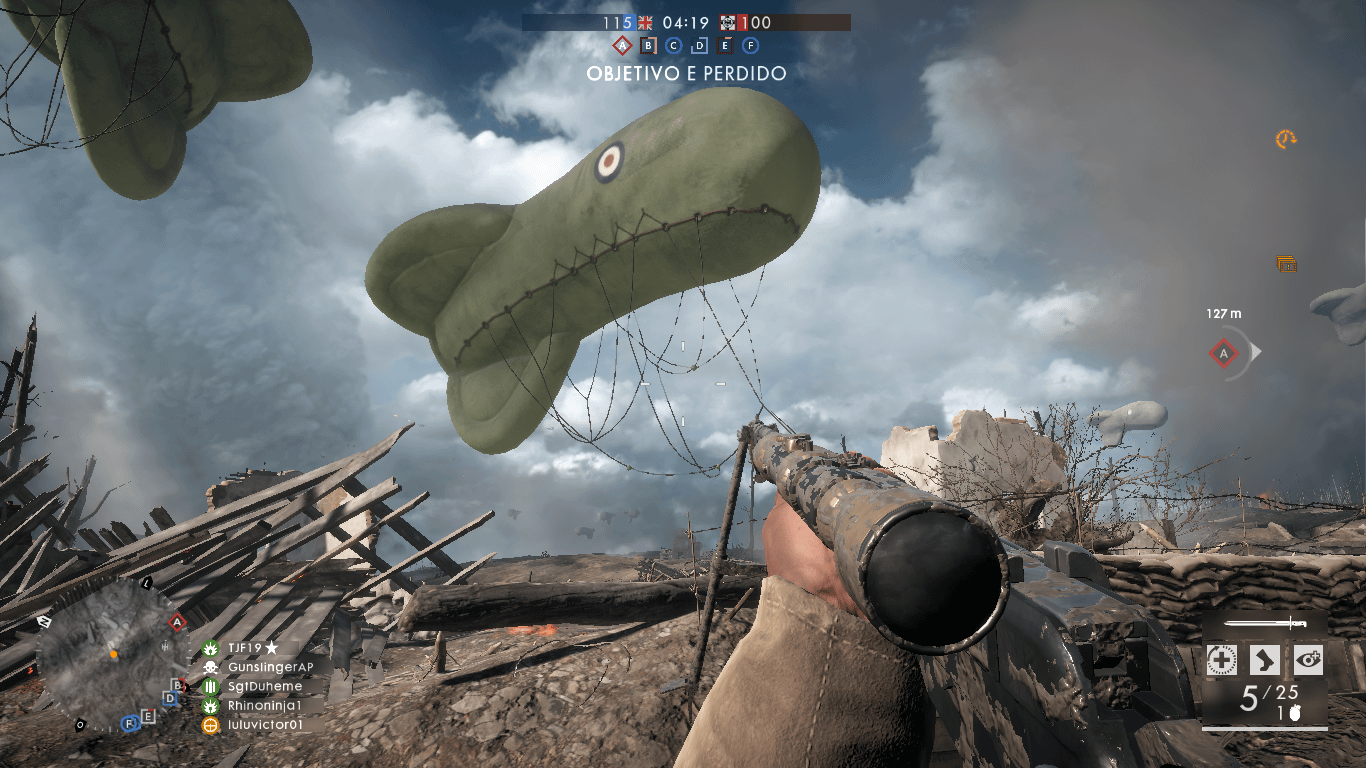Click GunslingerAP's skull death icon

(210, 668)
